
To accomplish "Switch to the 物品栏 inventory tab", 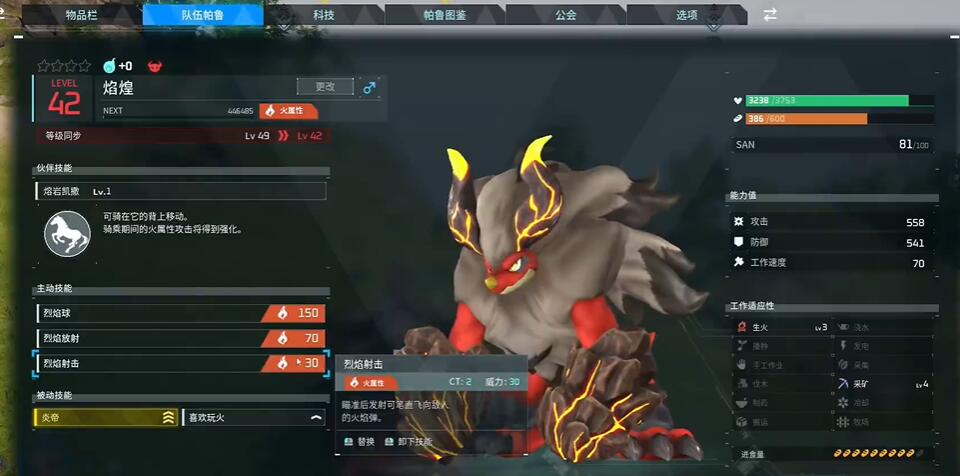I will tap(82, 15).
